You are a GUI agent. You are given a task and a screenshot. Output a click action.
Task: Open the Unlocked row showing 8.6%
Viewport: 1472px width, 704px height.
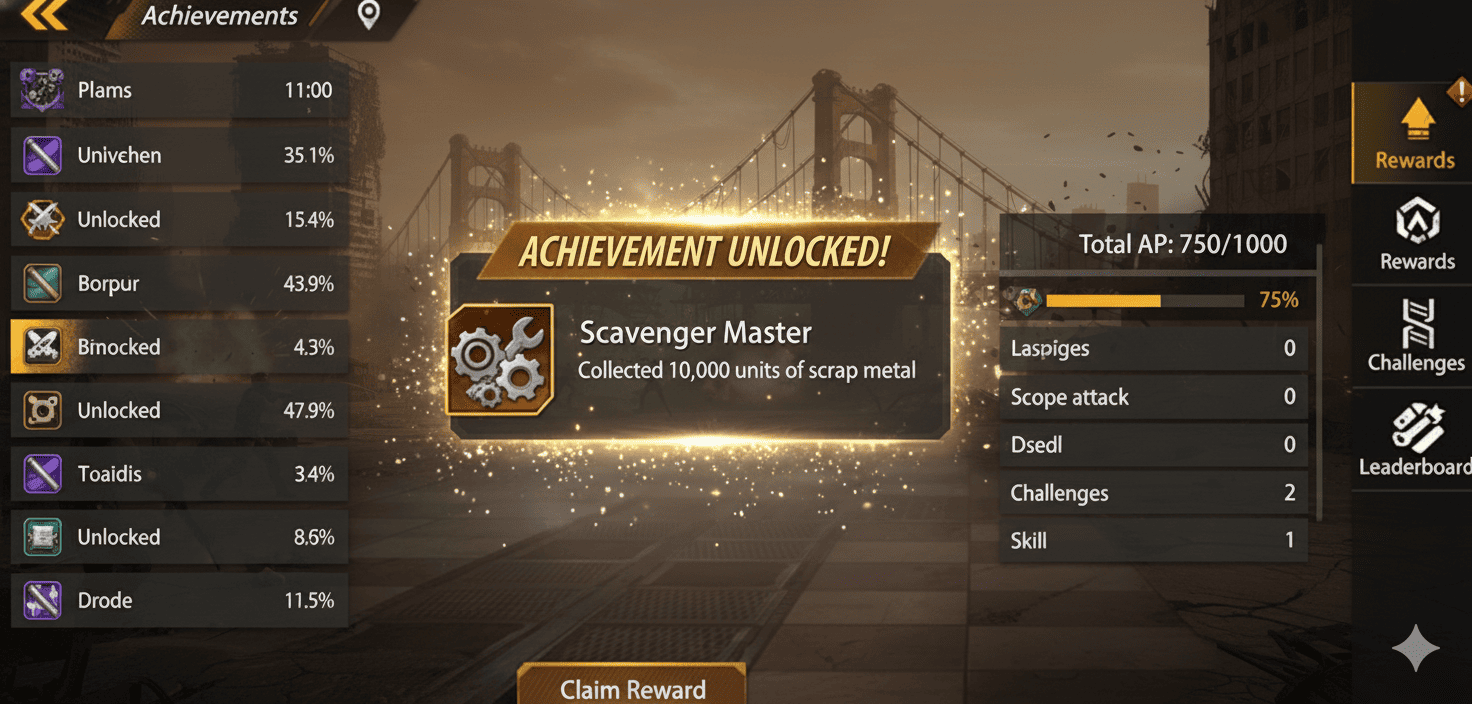[180, 538]
